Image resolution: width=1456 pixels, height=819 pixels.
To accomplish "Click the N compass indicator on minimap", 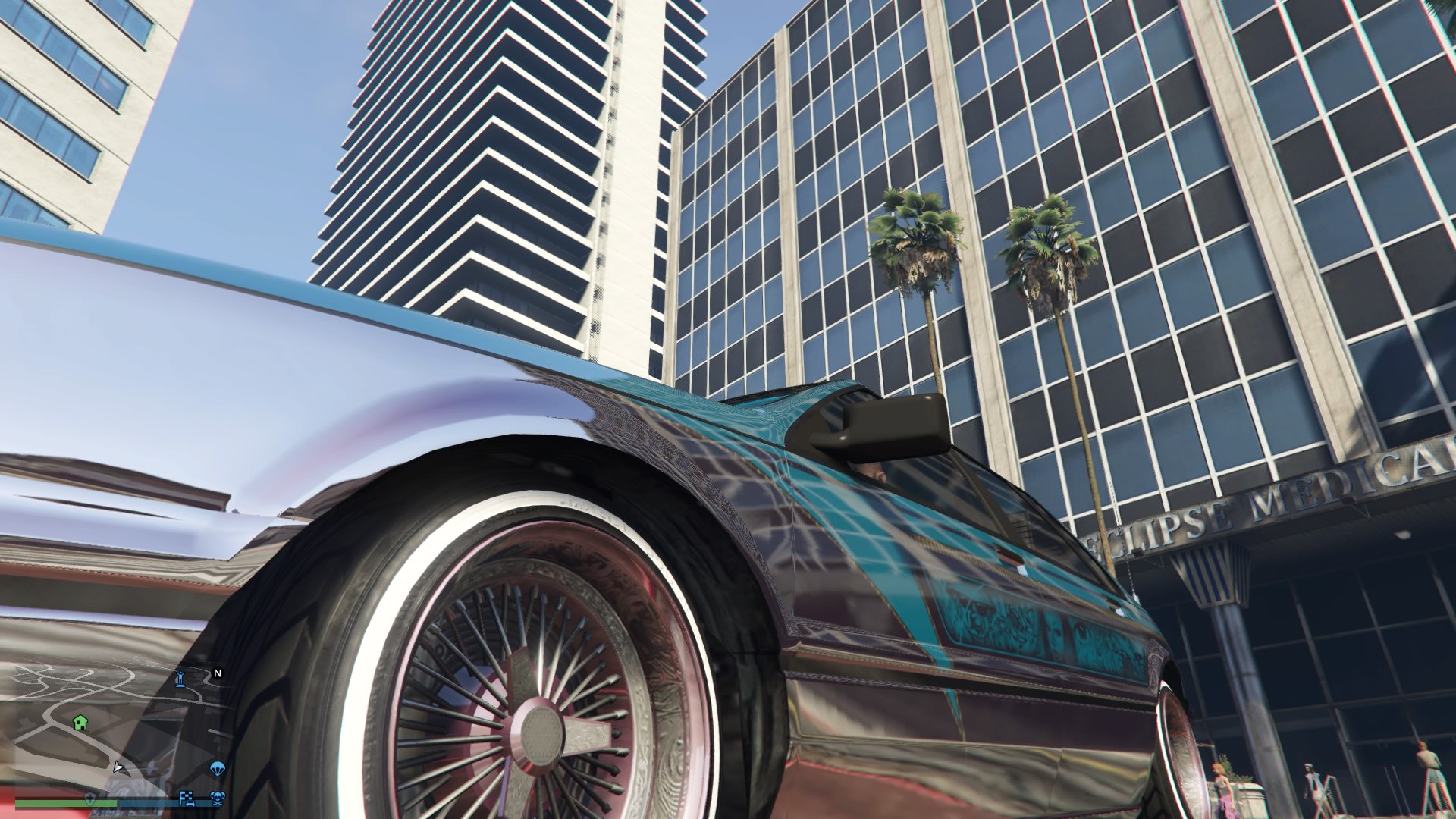I will pyautogui.click(x=218, y=673).
